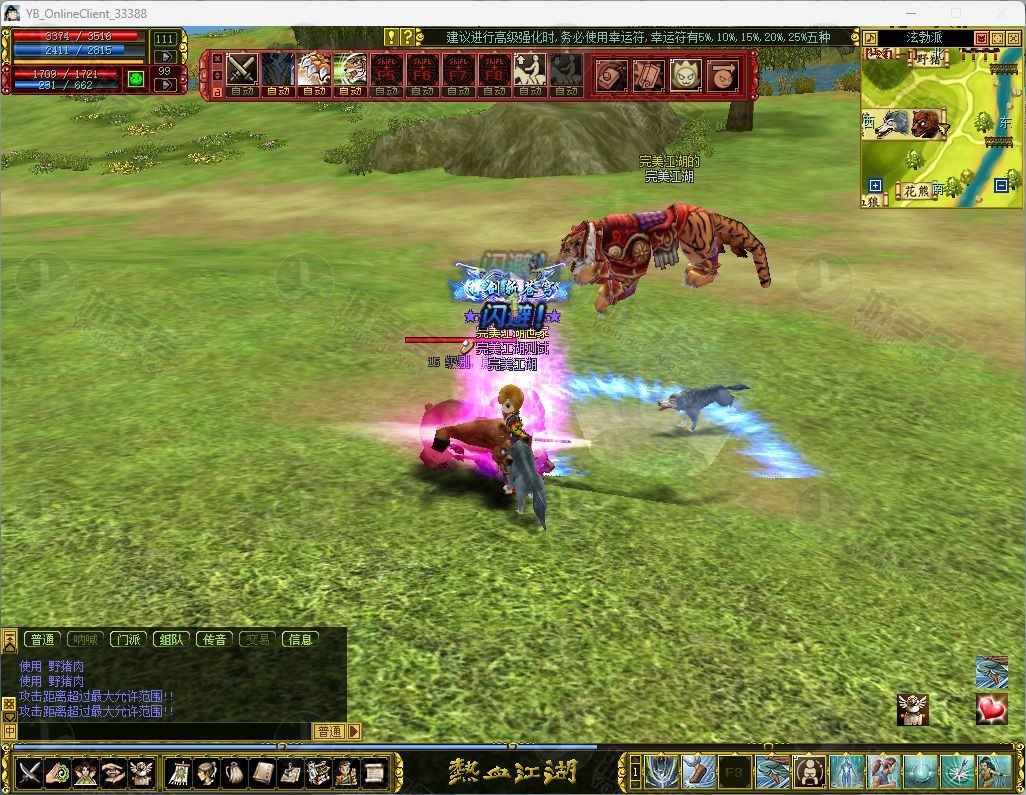The width and height of the screenshot is (1026, 795).
Task: Select the 普通 chat channel tab
Action: [42, 639]
